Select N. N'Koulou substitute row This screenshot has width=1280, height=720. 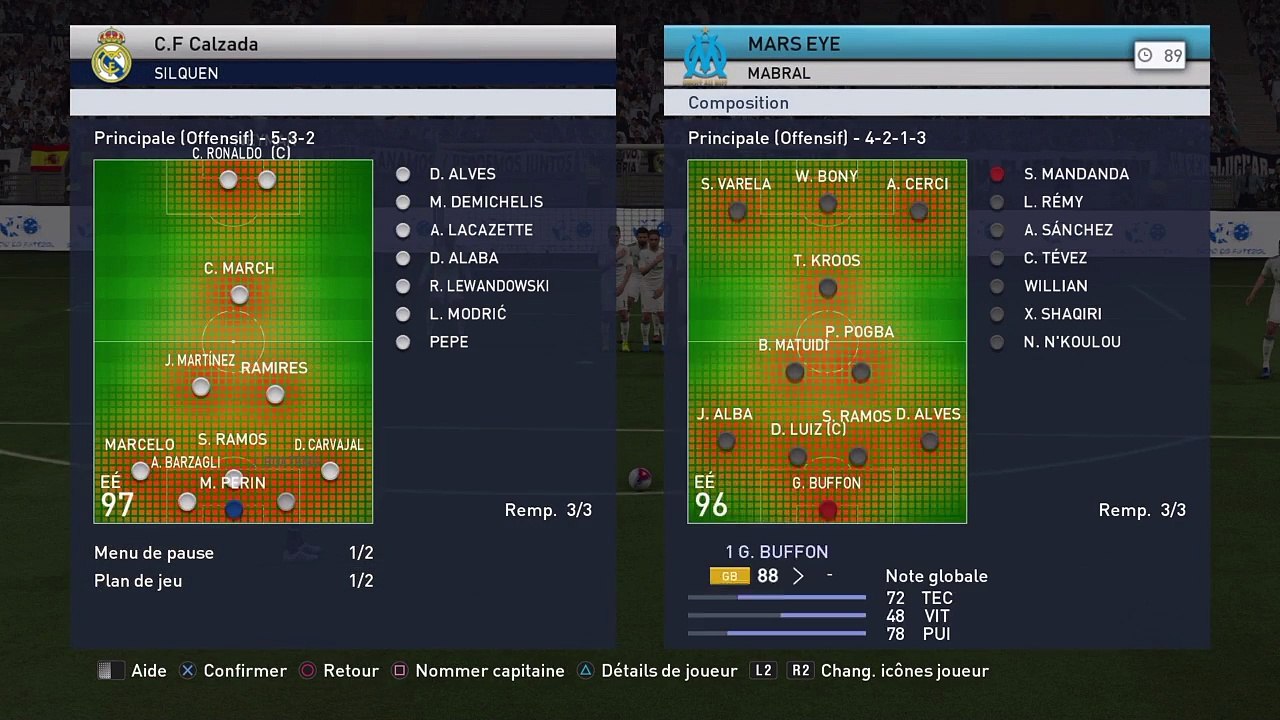click(x=1071, y=342)
